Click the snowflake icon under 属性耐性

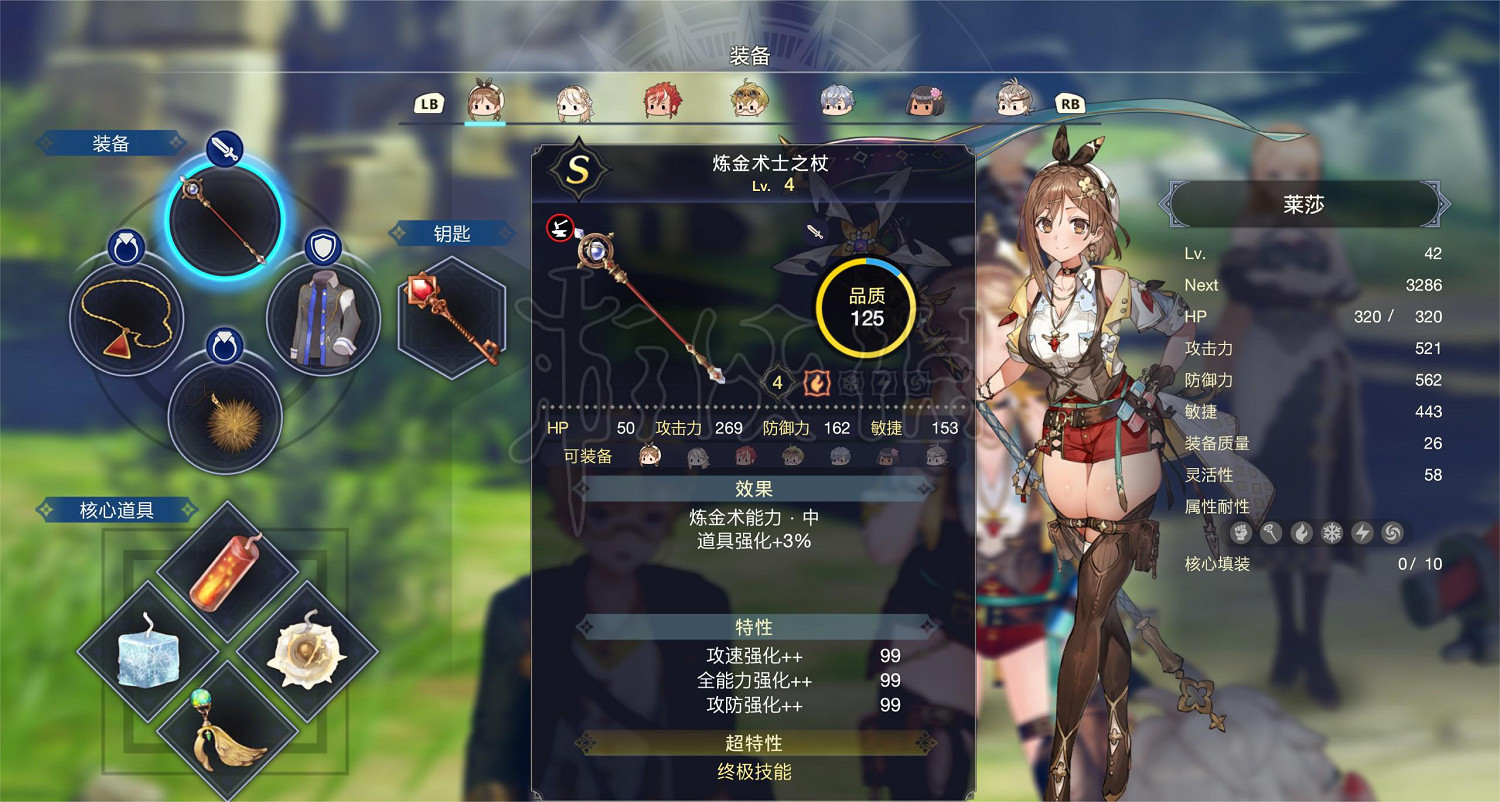[1331, 533]
